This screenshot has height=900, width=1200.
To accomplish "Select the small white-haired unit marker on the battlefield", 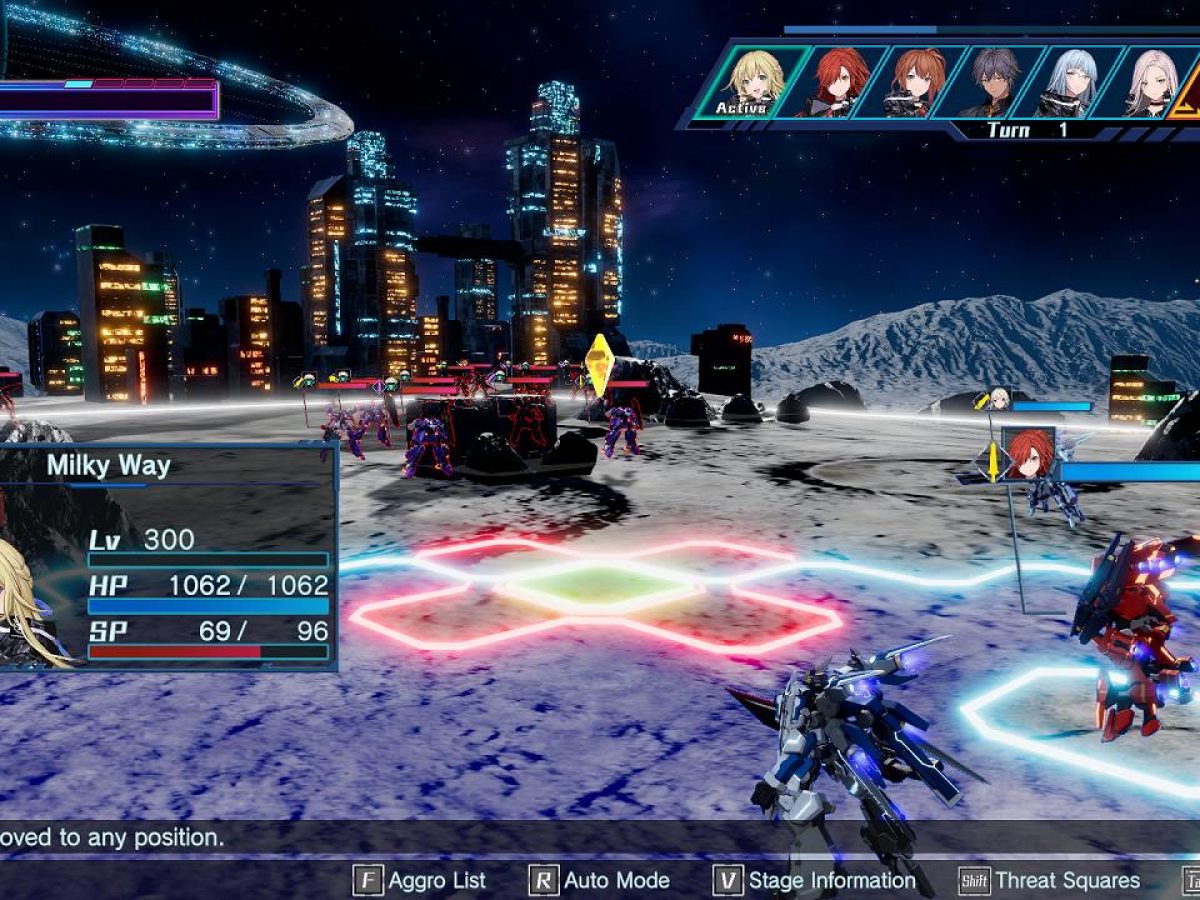I will coord(997,399).
